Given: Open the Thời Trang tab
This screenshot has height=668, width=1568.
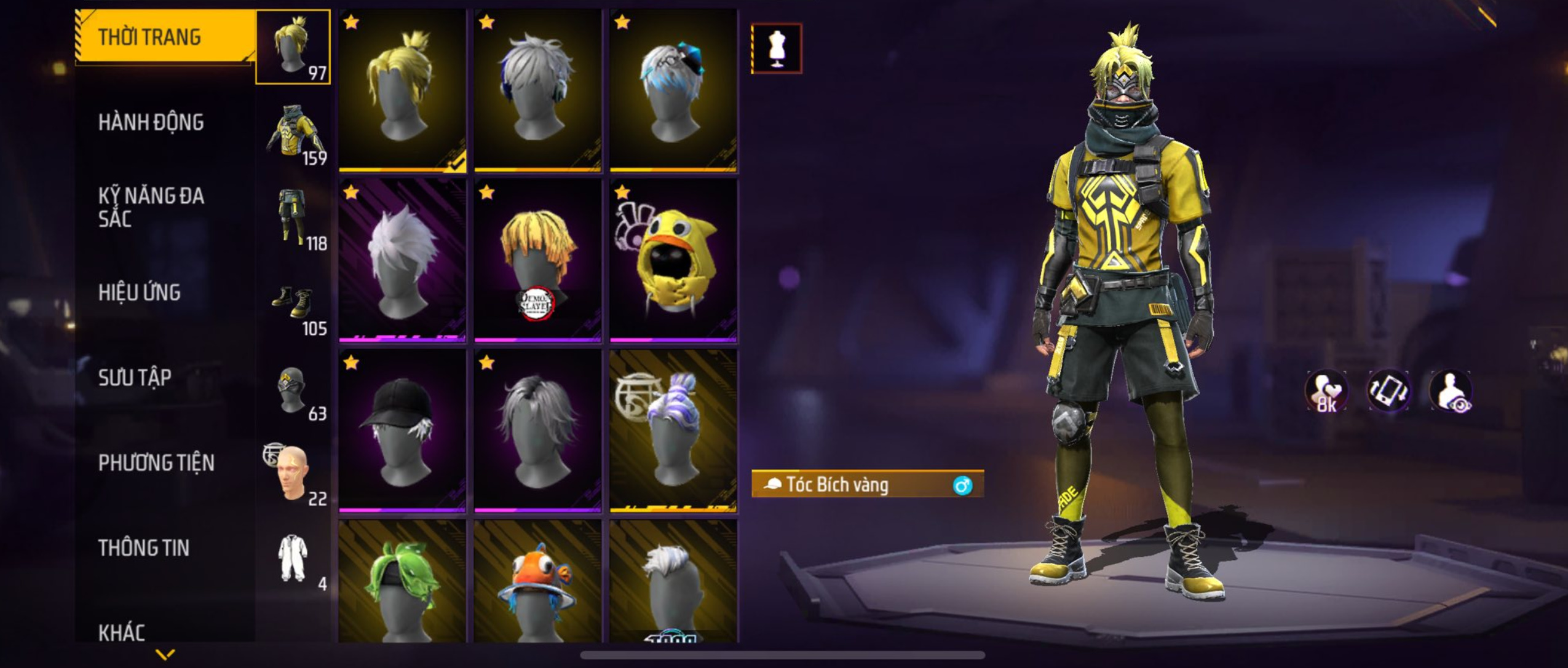Looking at the screenshot, I should (x=149, y=37).
